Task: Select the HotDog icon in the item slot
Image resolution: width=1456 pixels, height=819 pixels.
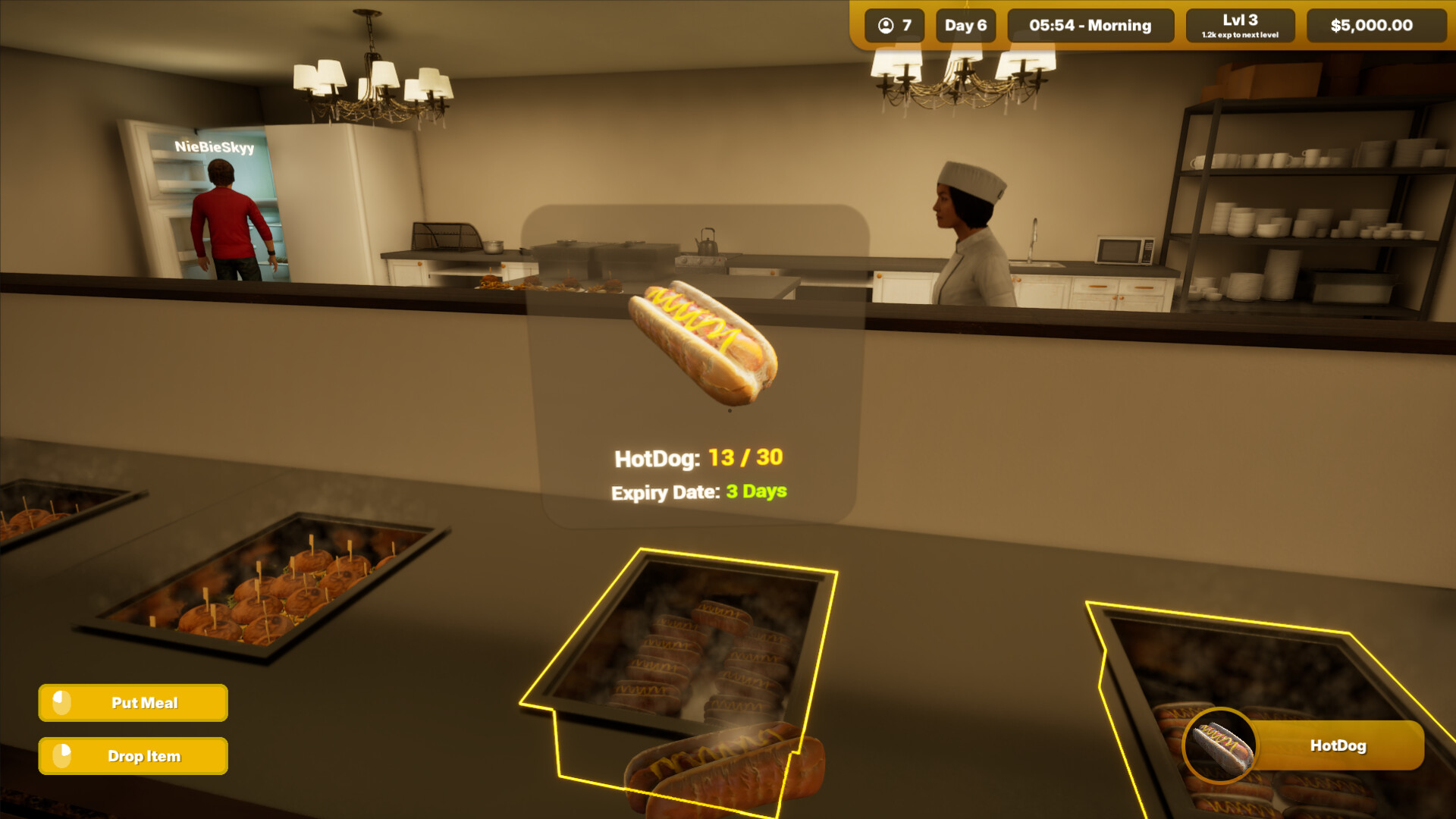Action: click(x=1339, y=746)
